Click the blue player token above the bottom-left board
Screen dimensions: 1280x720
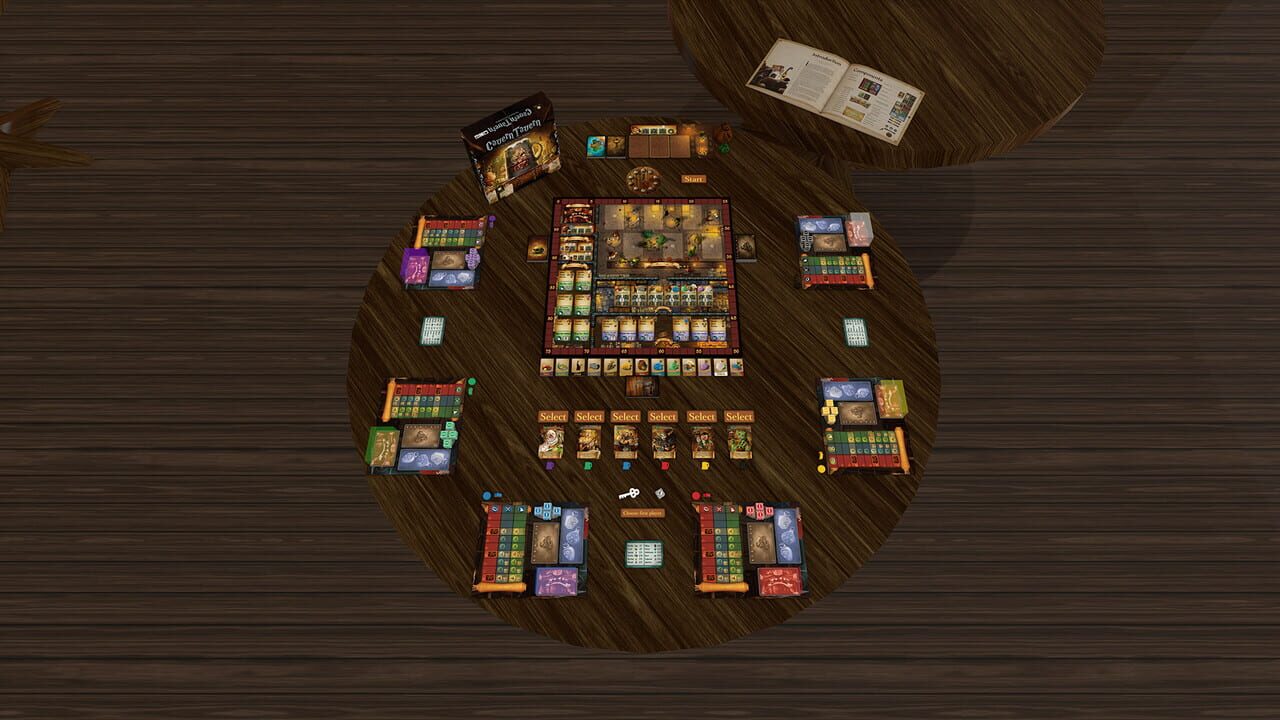[486, 495]
